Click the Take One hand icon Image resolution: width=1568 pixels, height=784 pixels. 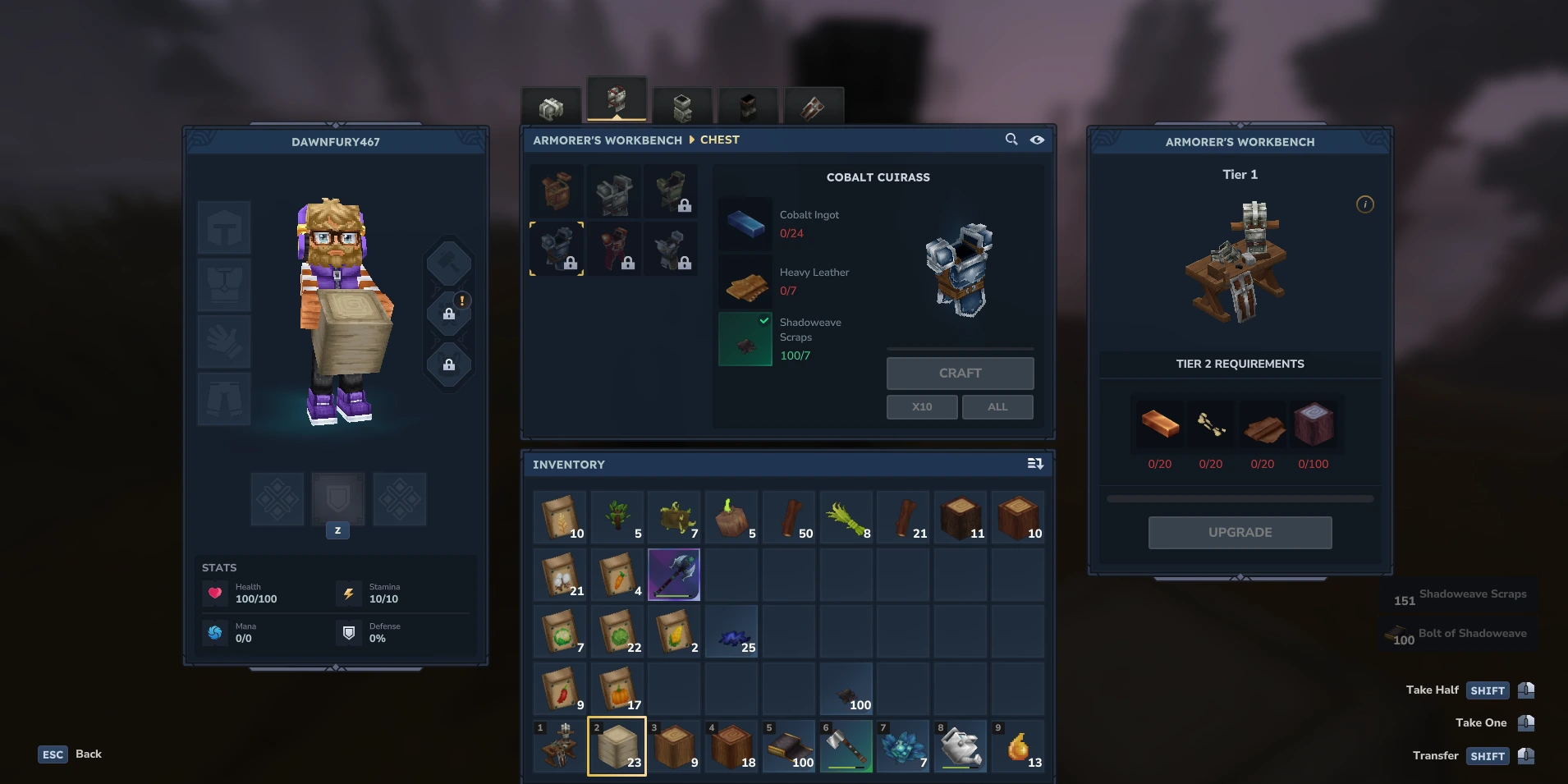tap(1526, 722)
